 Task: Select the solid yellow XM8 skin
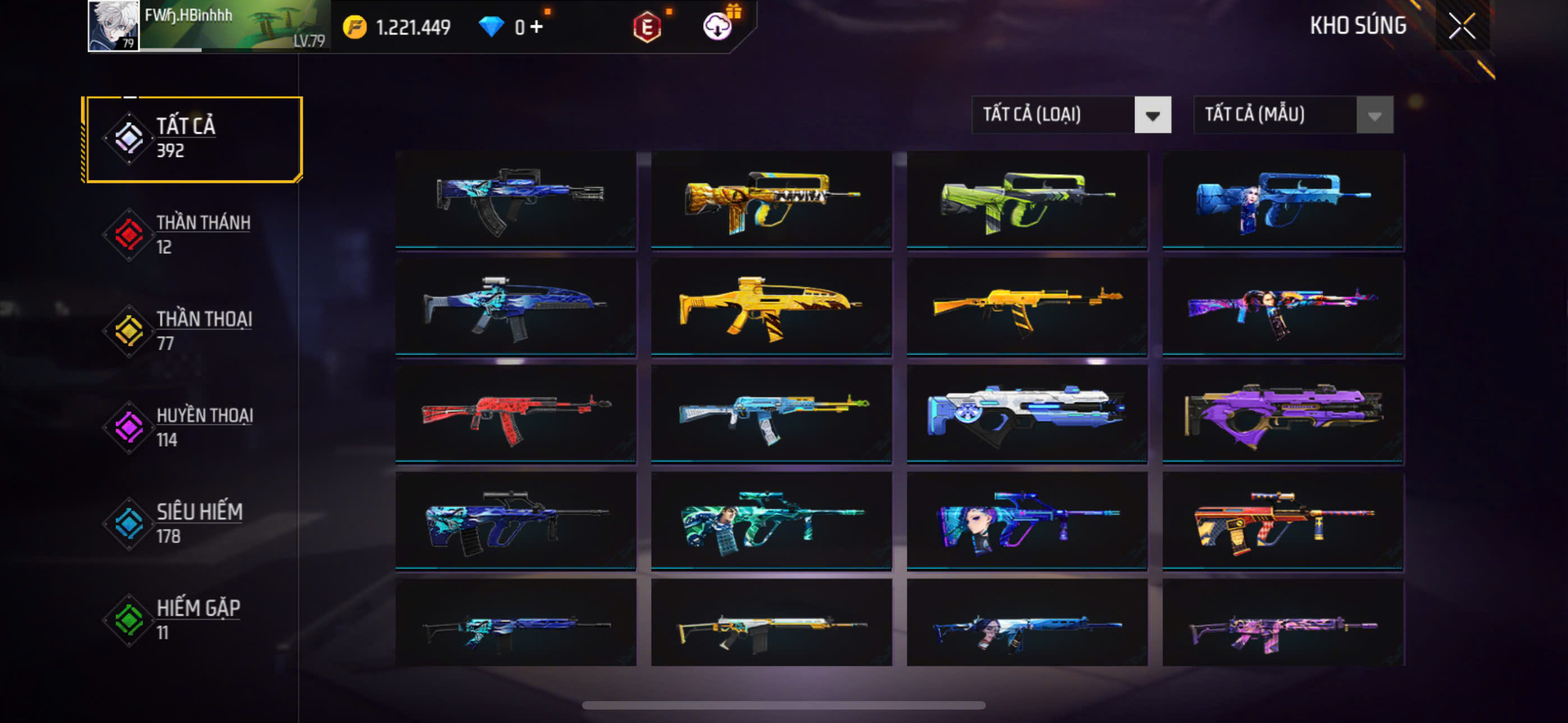(771, 307)
